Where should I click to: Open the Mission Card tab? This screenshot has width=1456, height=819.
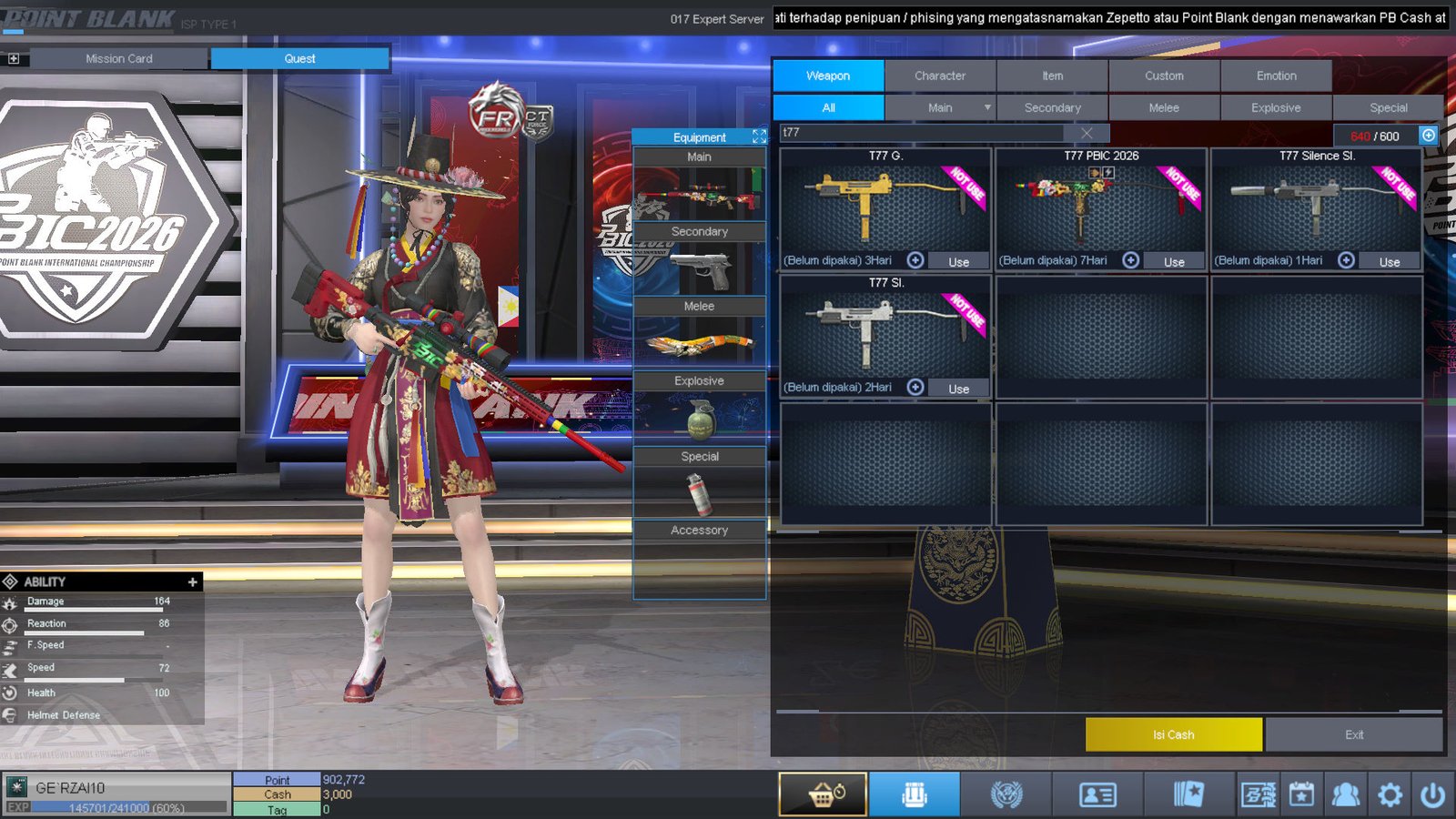(x=119, y=58)
